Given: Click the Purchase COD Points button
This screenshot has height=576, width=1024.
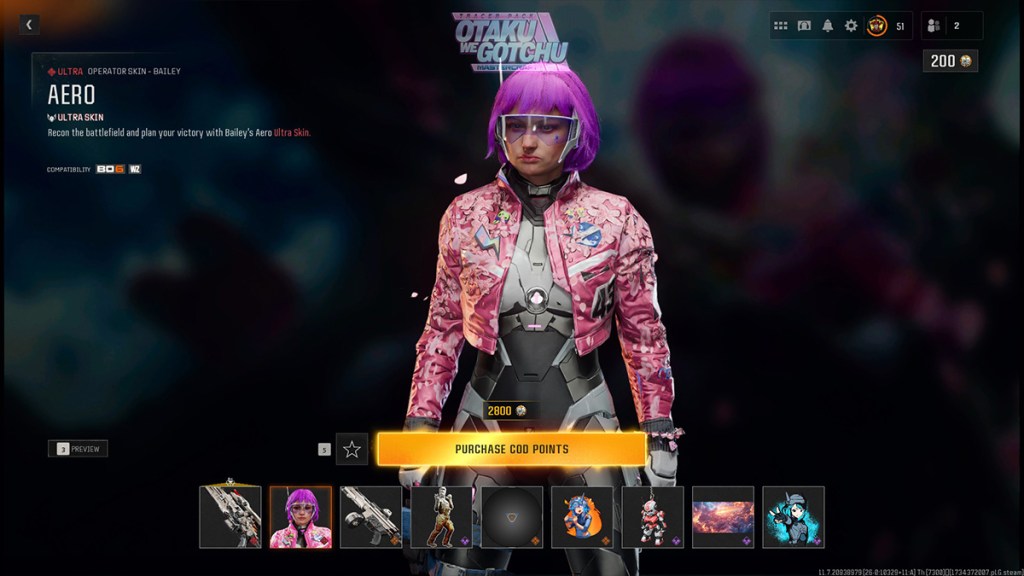Looking at the screenshot, I should (x=511, y=449).
